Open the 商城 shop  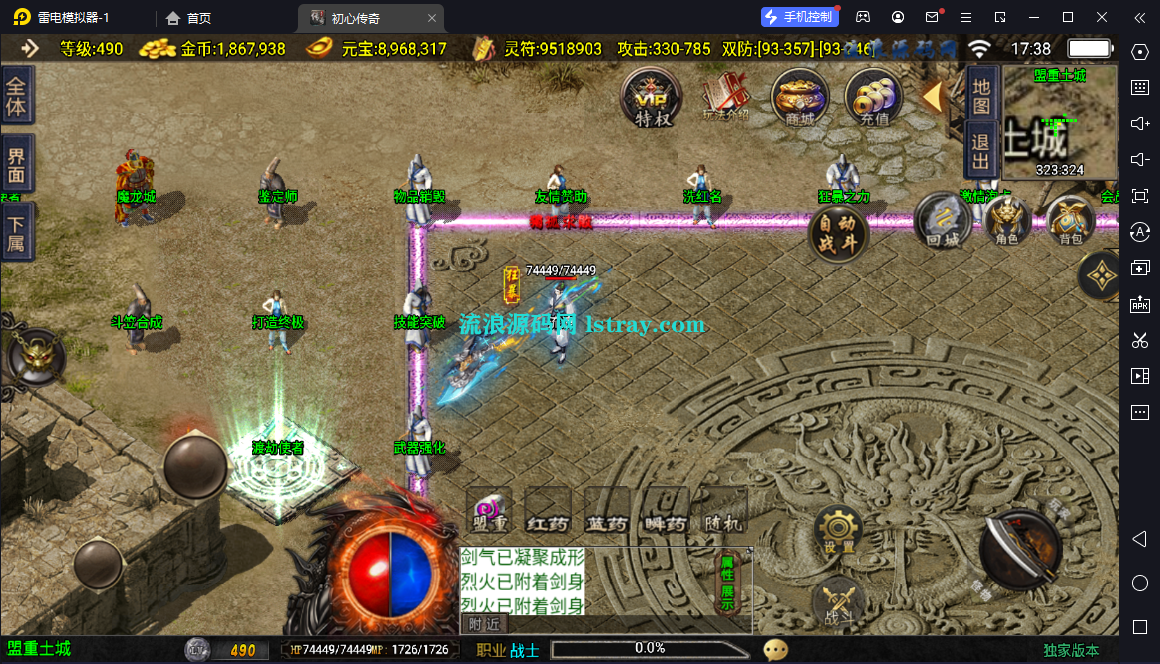click(800, 97)
